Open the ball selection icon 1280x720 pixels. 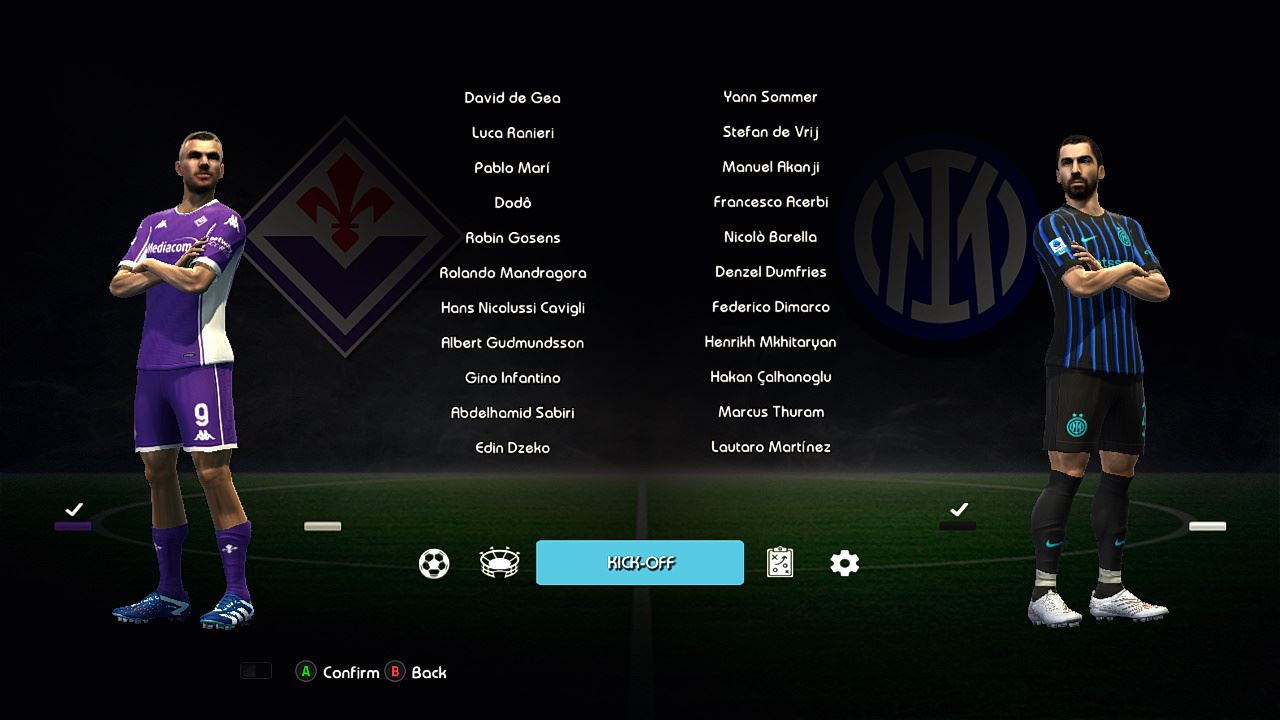pos(434,564)
